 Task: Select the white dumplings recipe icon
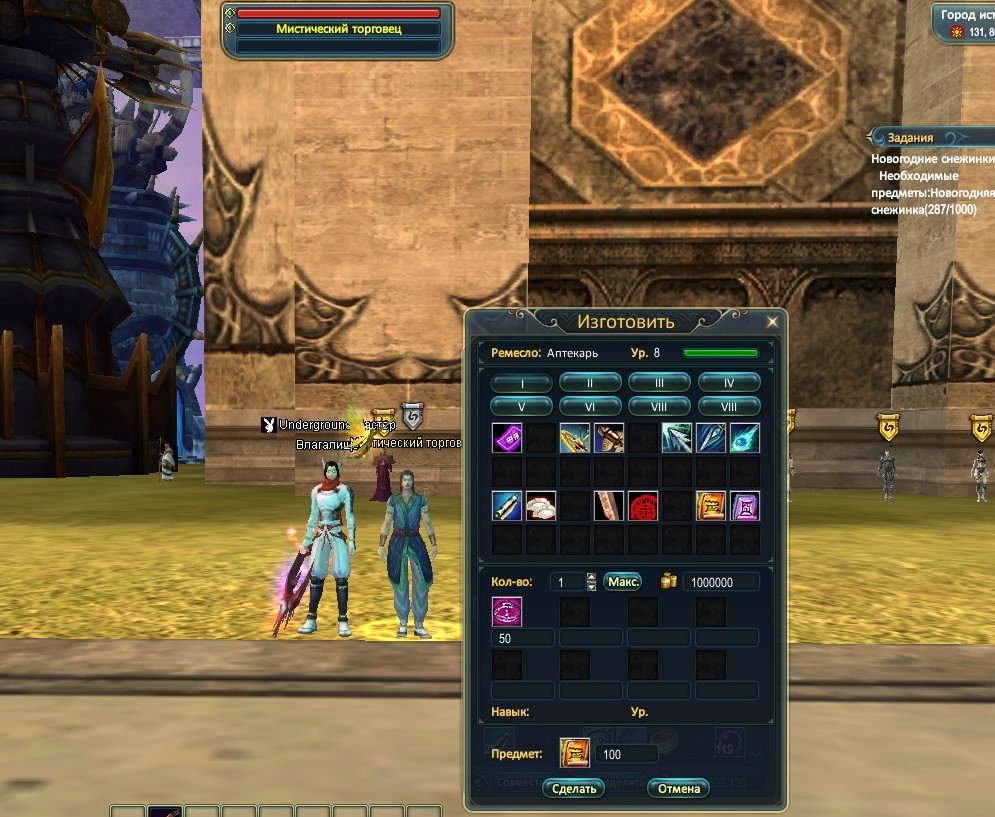tap(542, 506)
